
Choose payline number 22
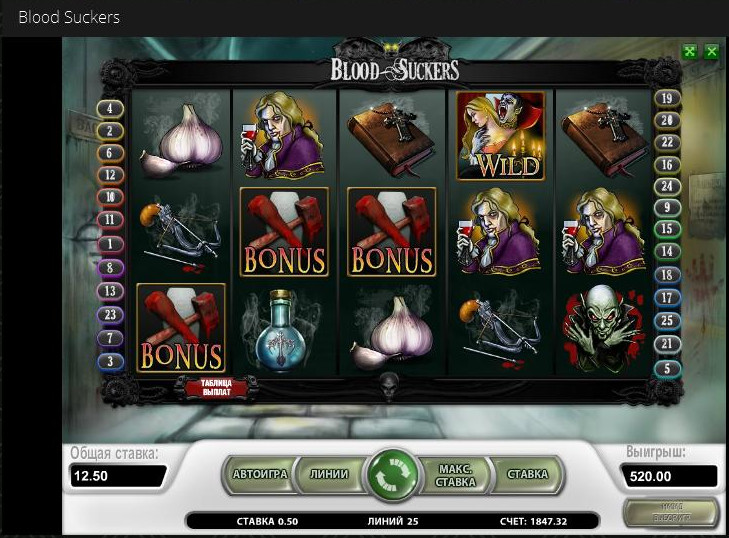point(667,142)
